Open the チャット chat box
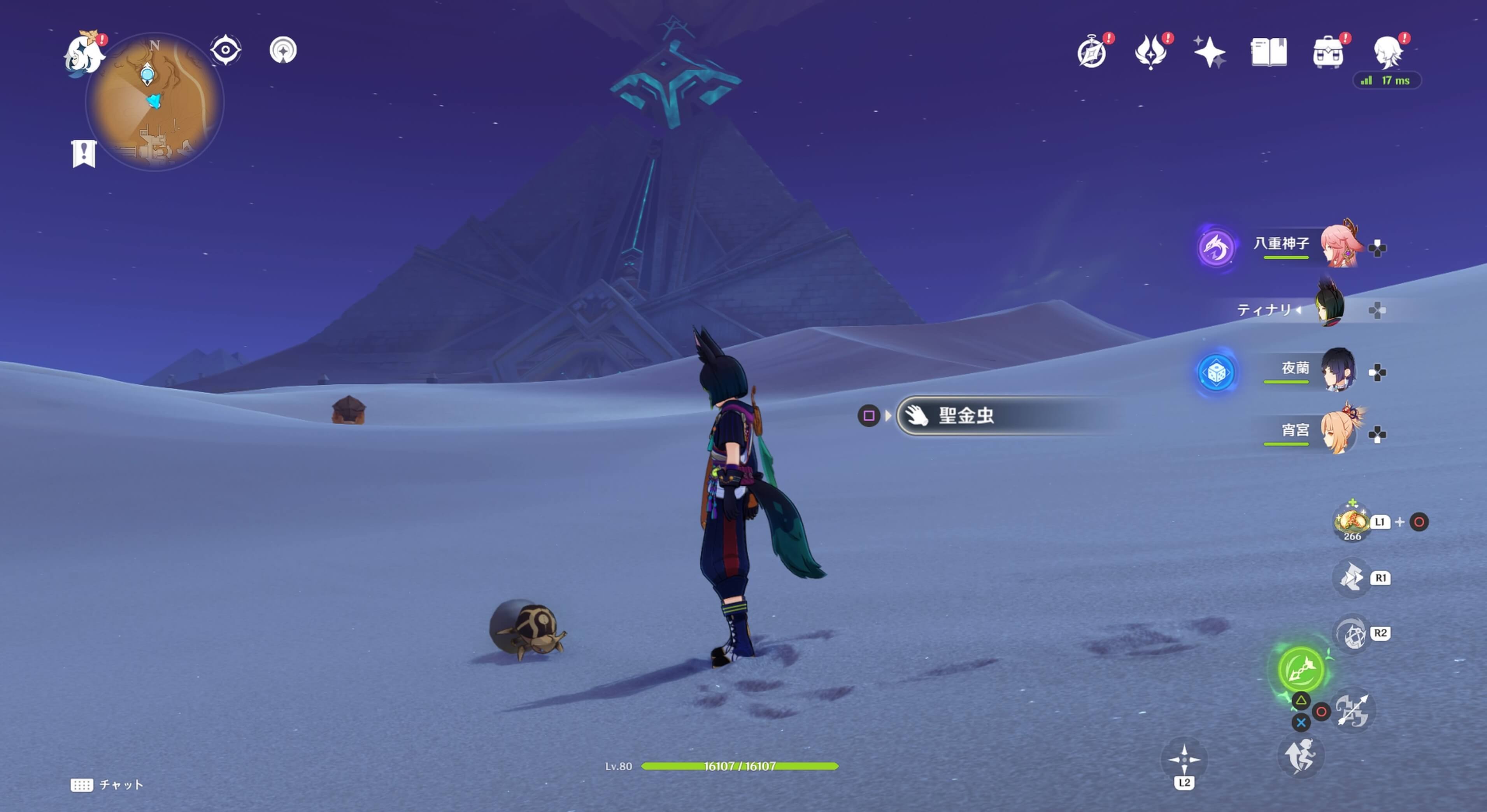This screenshot has width=1487, height=812. (108, 785)
